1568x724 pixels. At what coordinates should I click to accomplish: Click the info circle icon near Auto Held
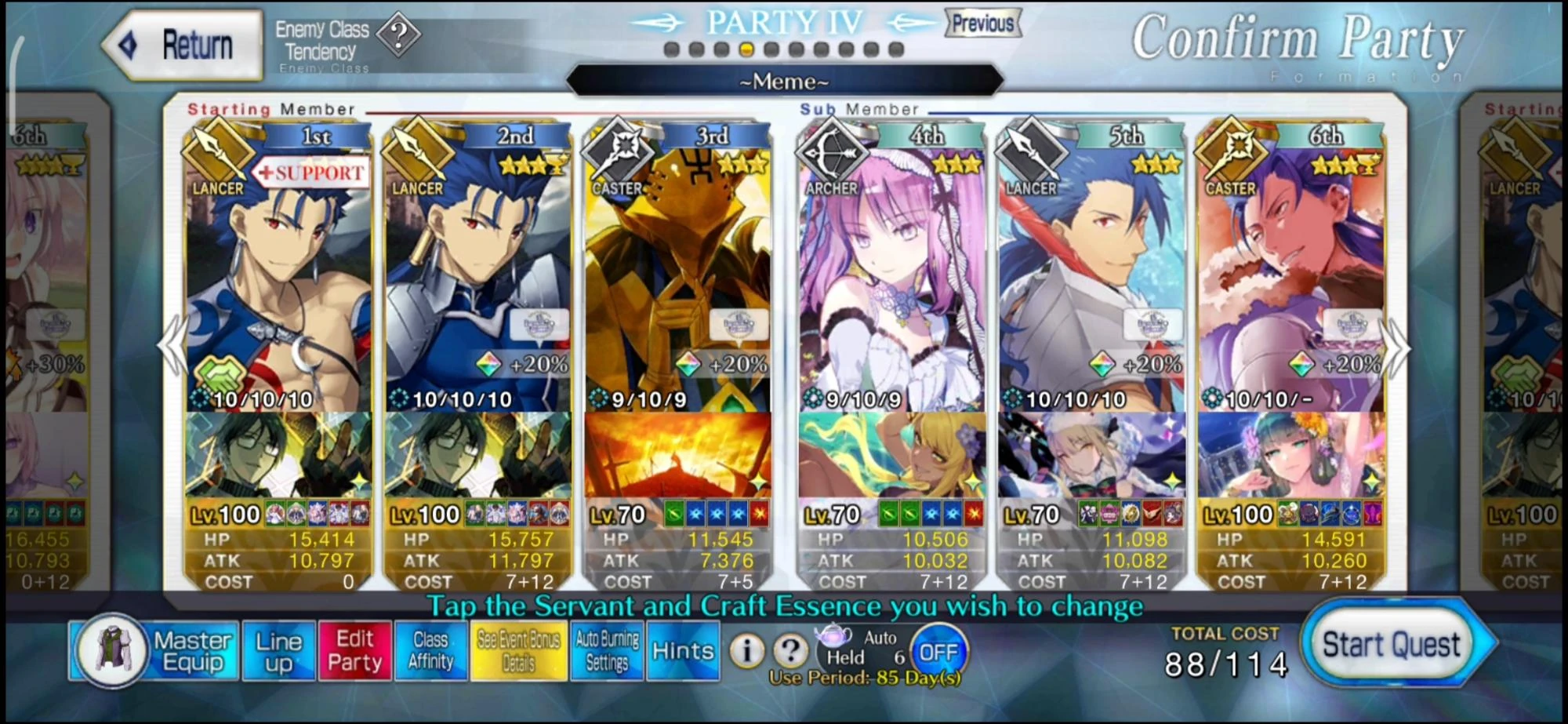pos(746,648)
